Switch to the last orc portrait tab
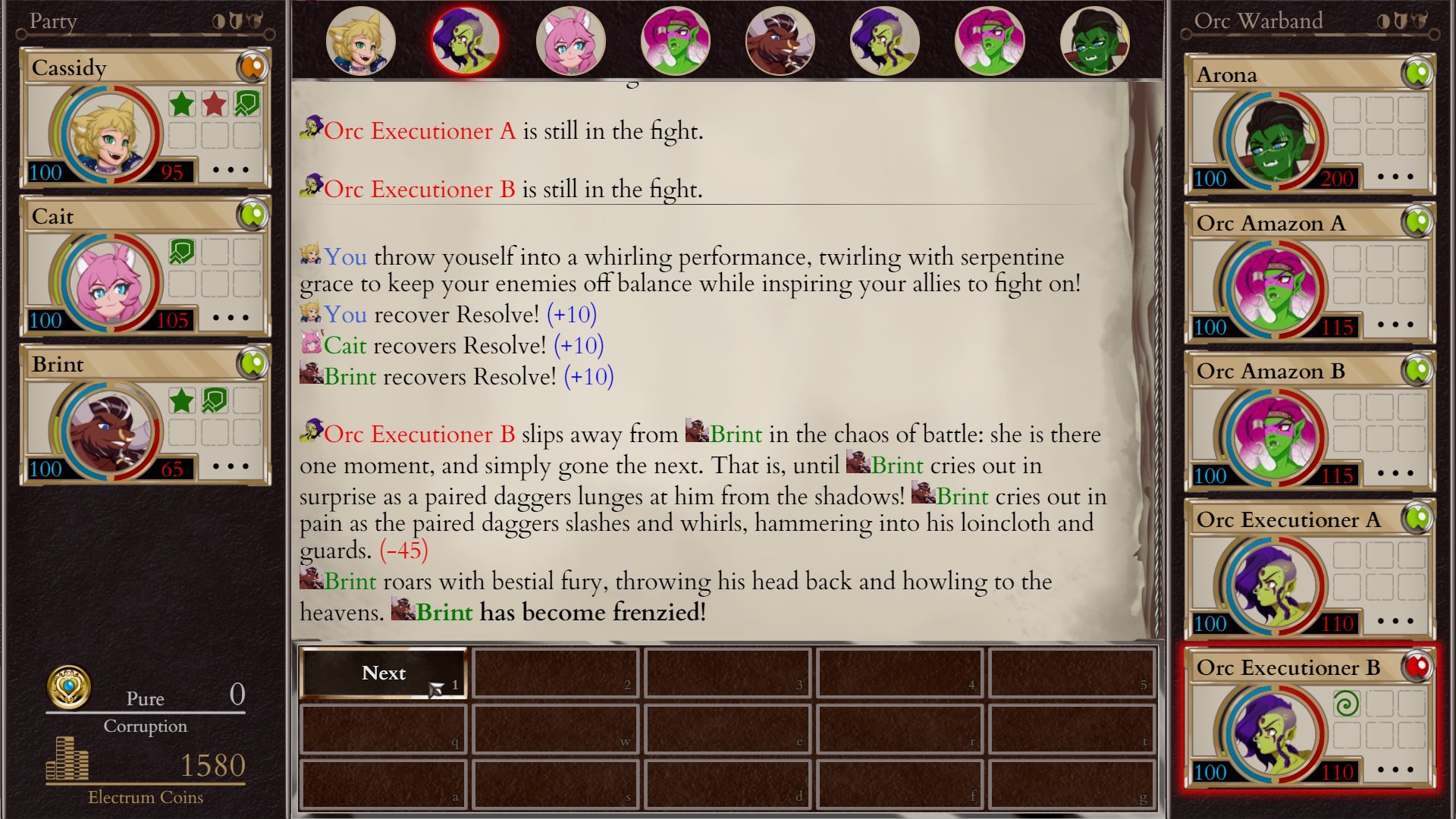Image resolution: width=1456 pixels, height=819 pixels. click(1094, 42)
